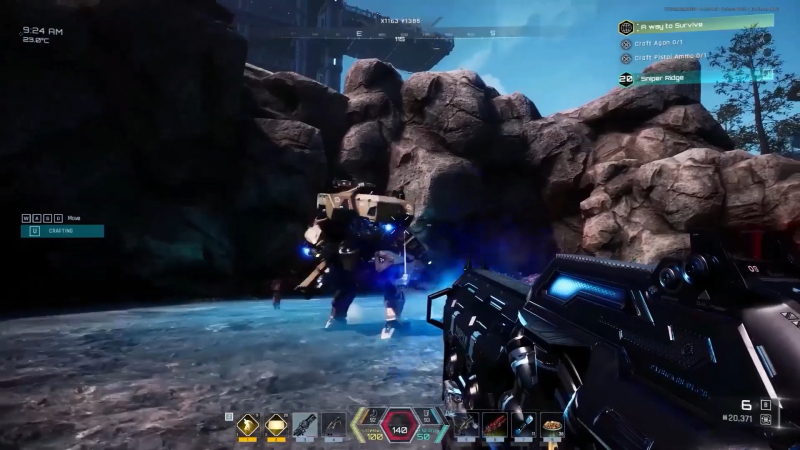
Task: Equip the red weapon hotbar slot
Action: (x=494, y=425)
